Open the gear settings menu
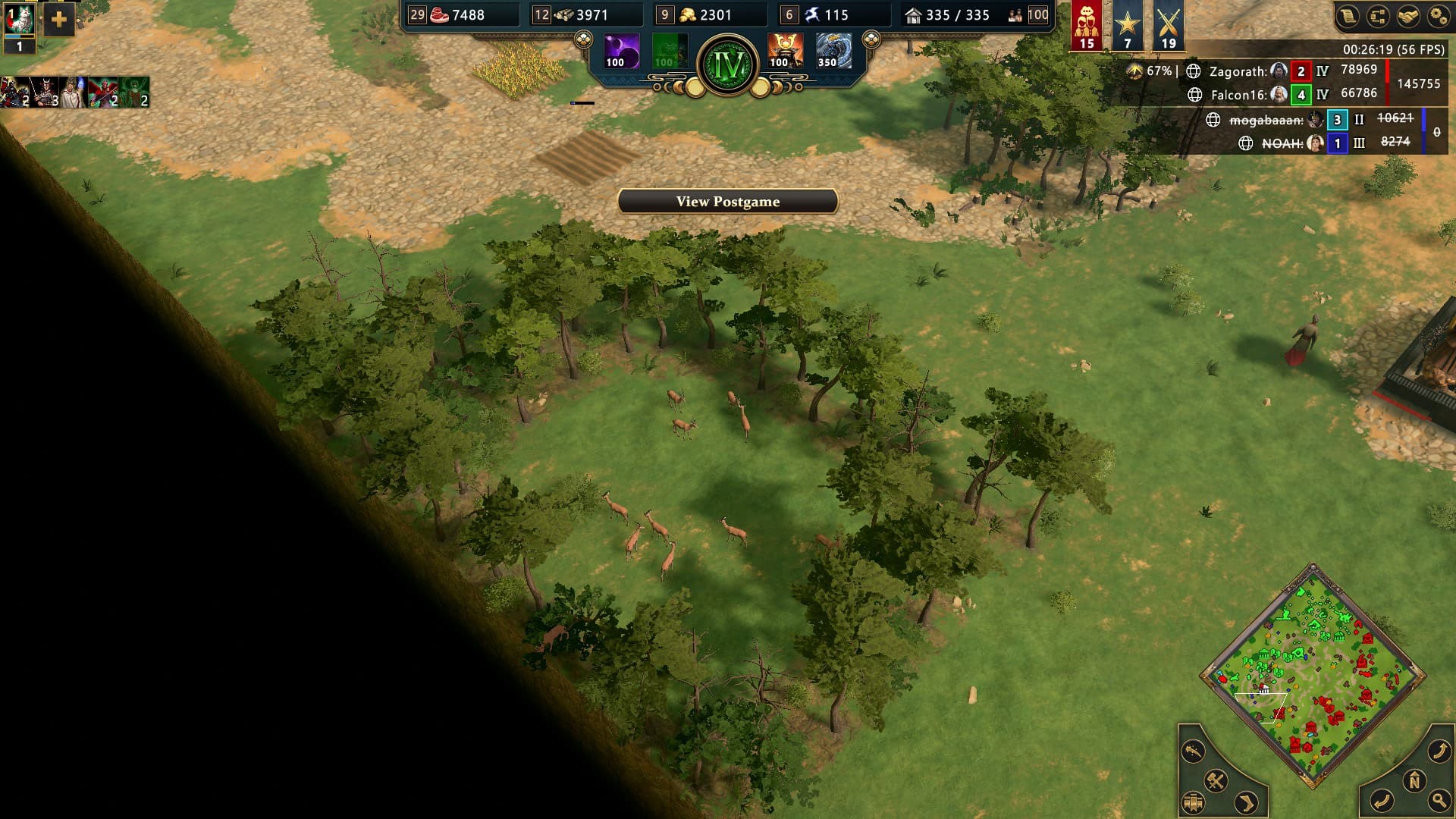 1438,17
